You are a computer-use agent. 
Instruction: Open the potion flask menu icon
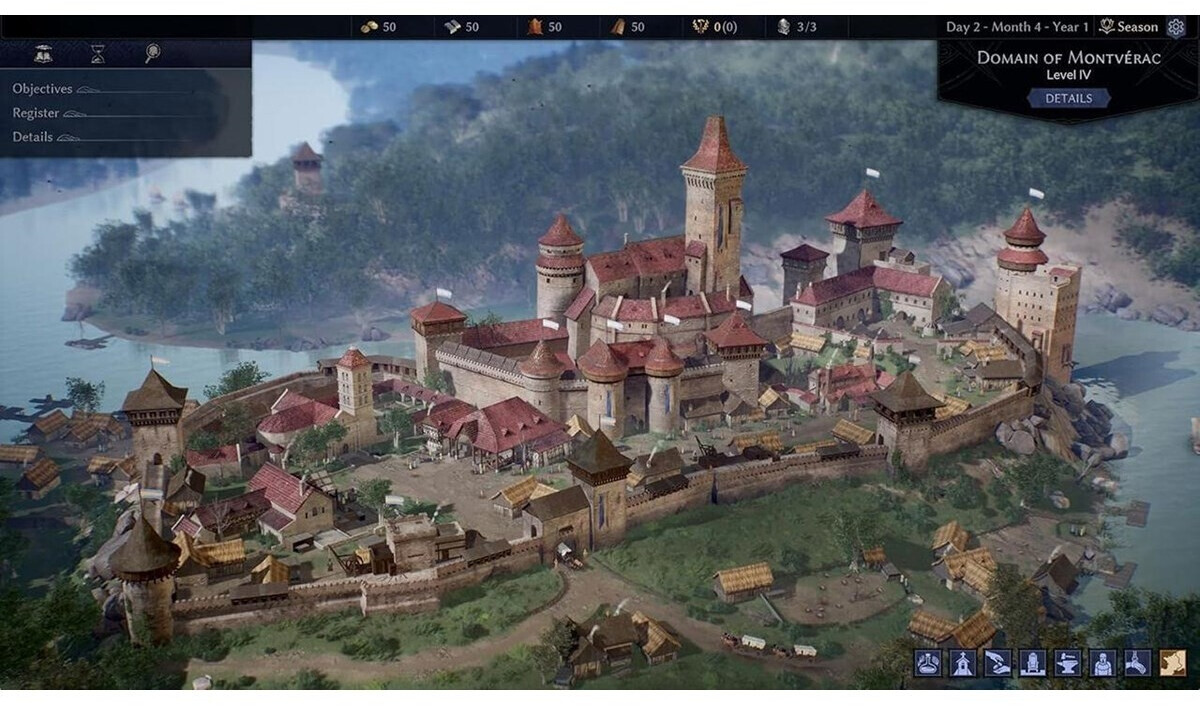coord(928,663)
